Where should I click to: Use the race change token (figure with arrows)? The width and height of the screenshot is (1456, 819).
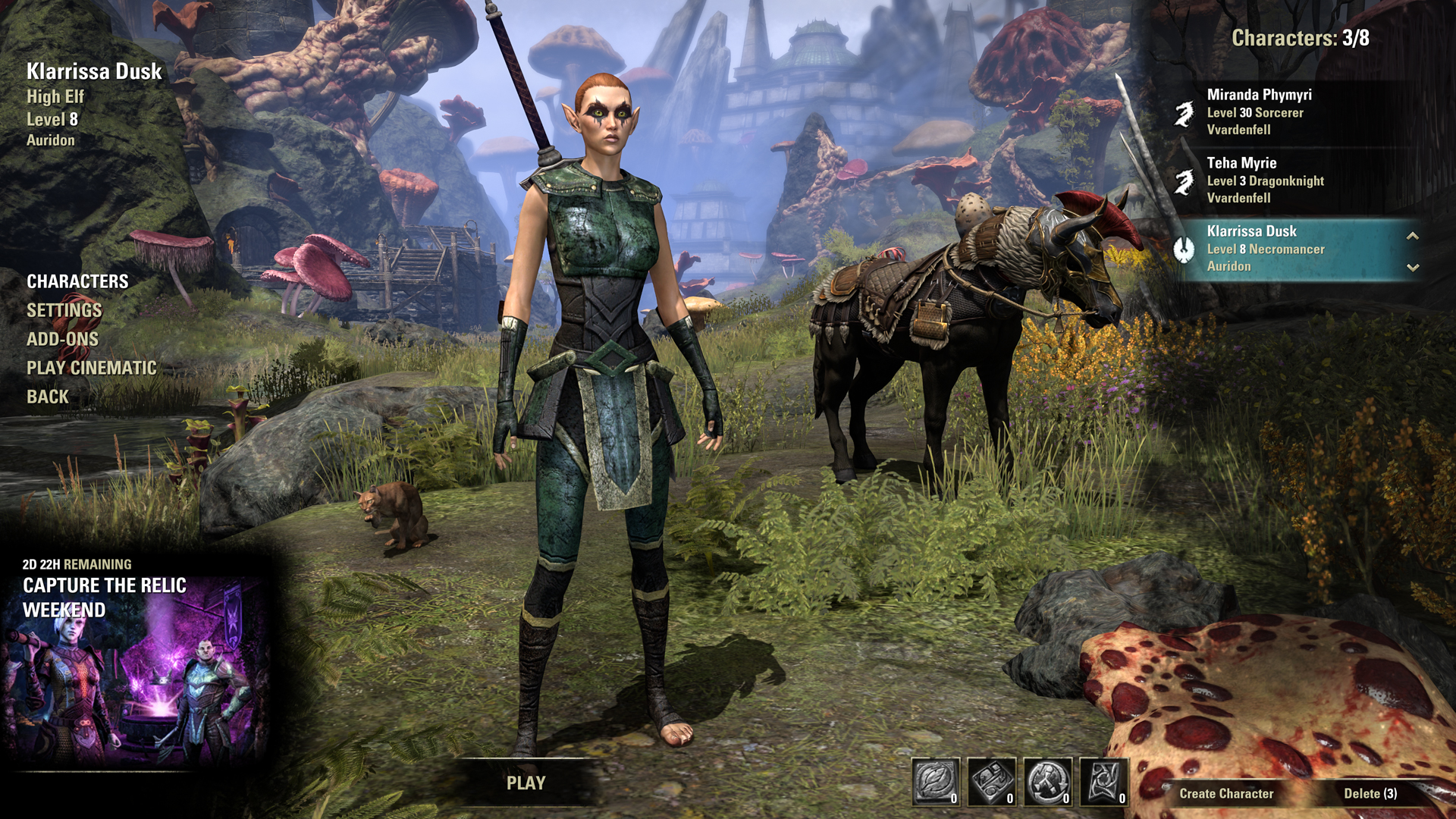(x=1048, y=781)
